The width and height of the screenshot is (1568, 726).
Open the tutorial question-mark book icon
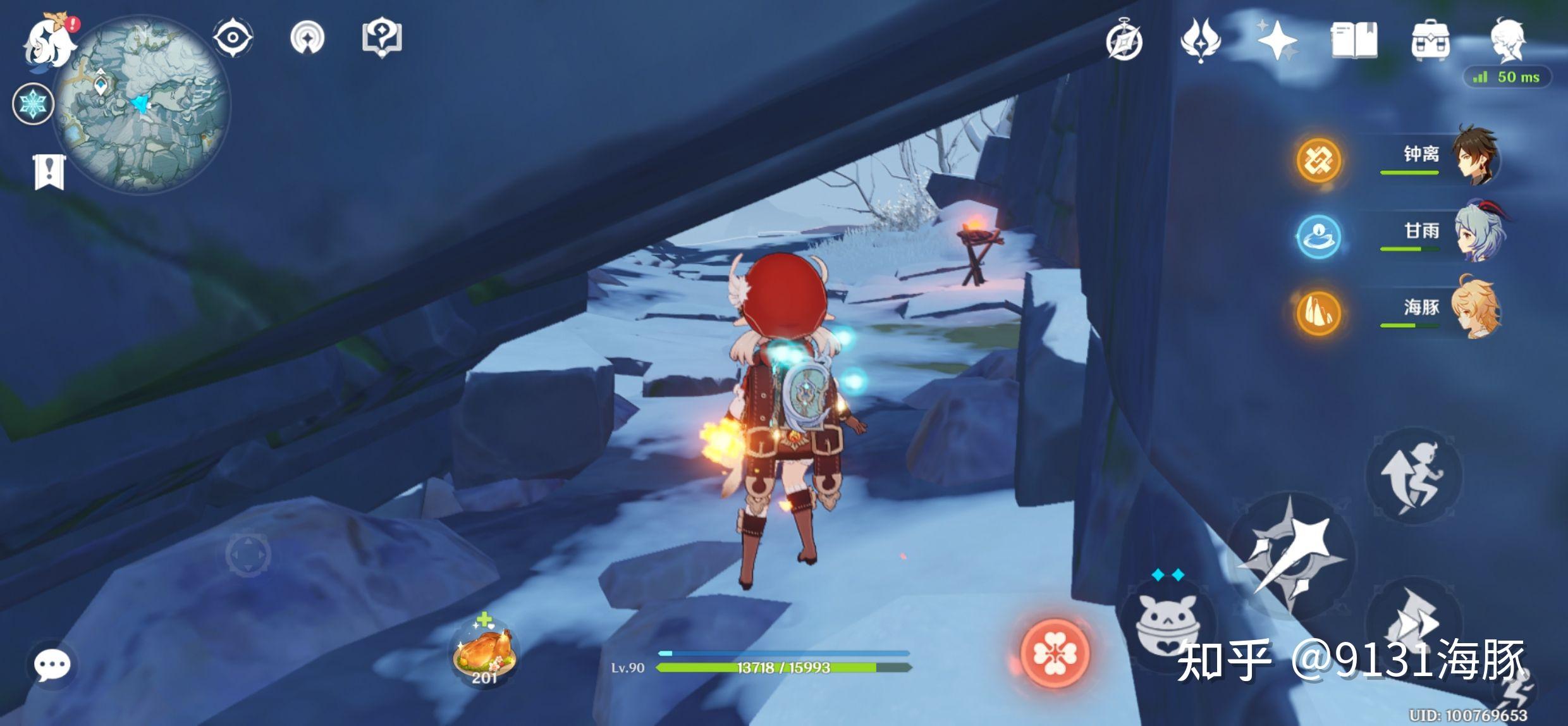(382, 38)
